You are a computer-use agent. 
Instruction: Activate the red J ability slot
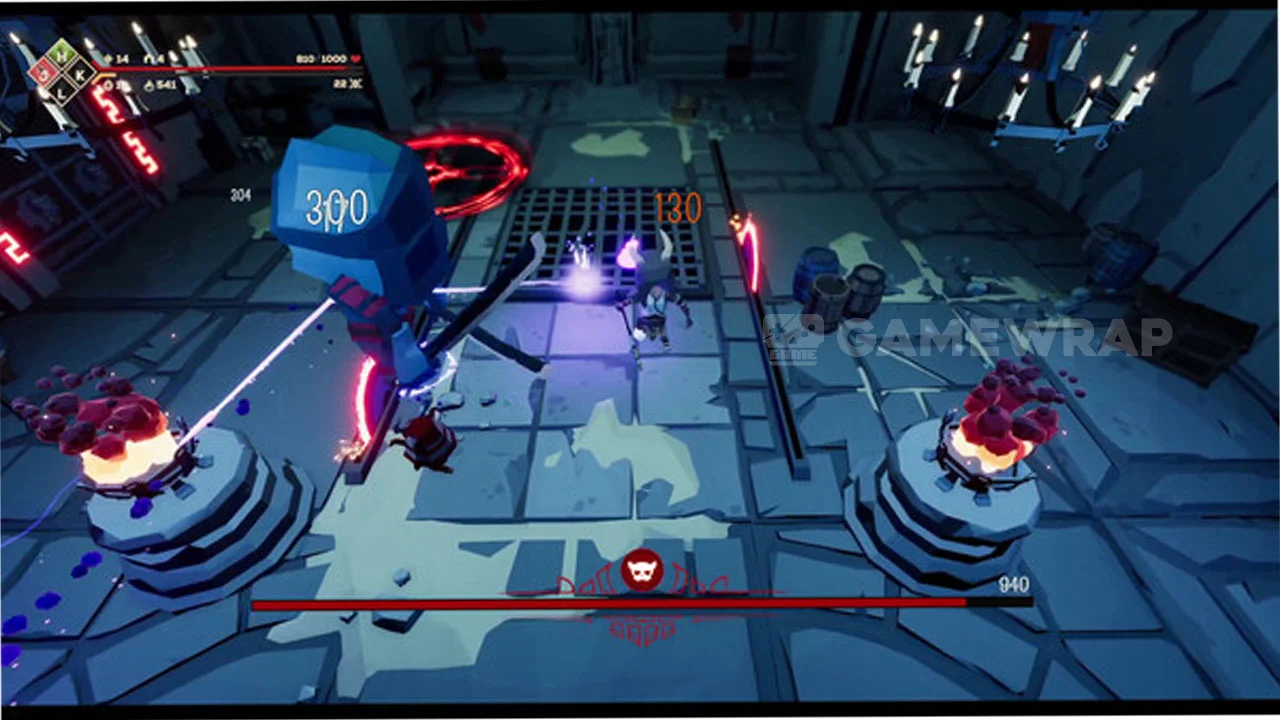(x=44, y=73)
